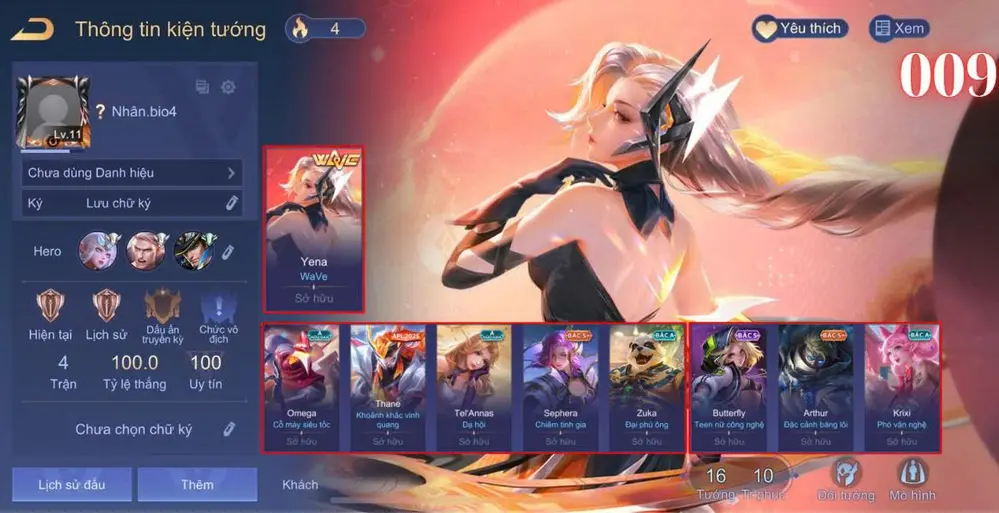Pick the Tel'Annas skin card

pyautogui.click(x=473, y=387)
